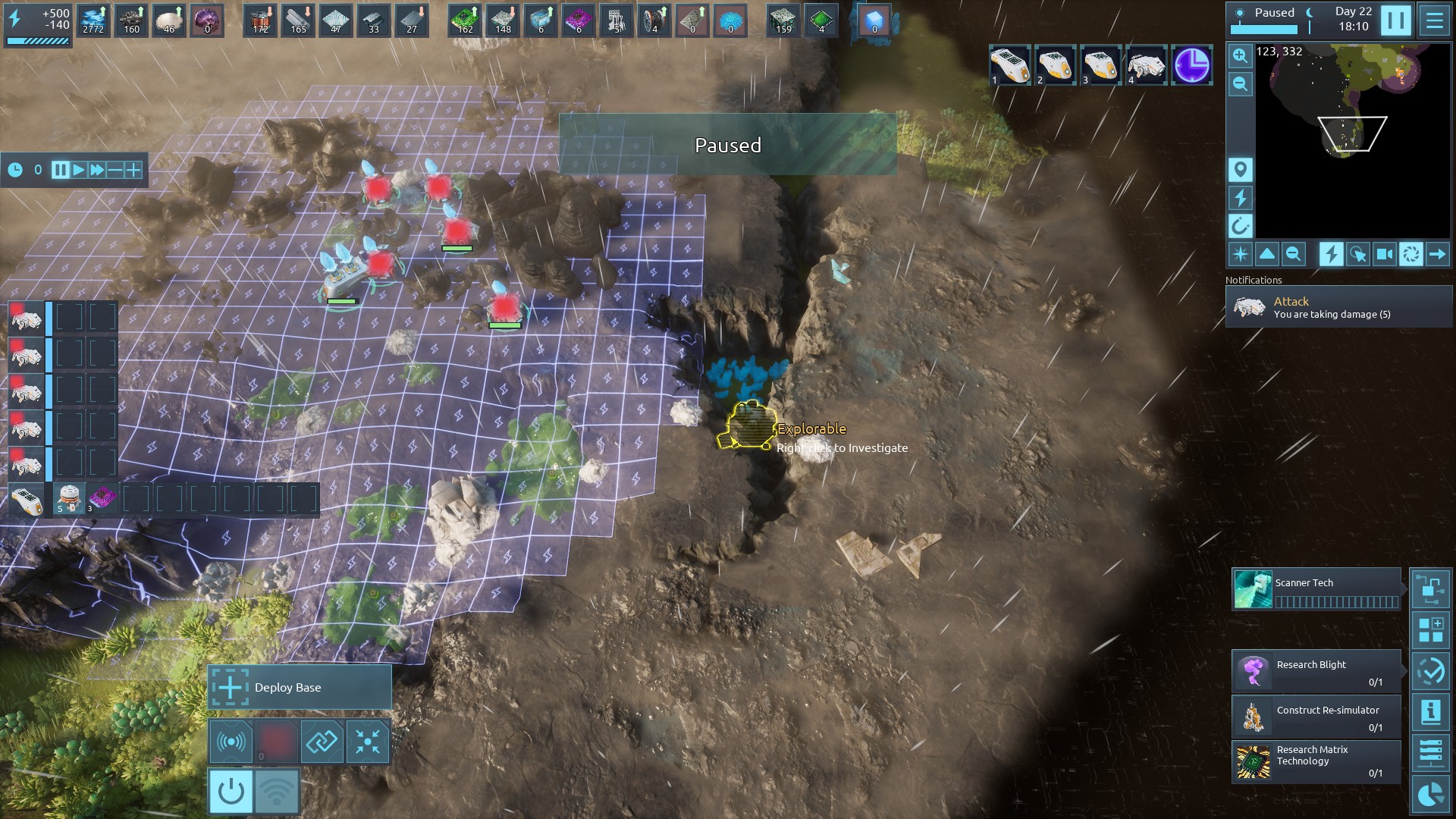The image size is (1456, 819).
Task: Select the Research Matrix Technology objective
Action: [1316, 761]
